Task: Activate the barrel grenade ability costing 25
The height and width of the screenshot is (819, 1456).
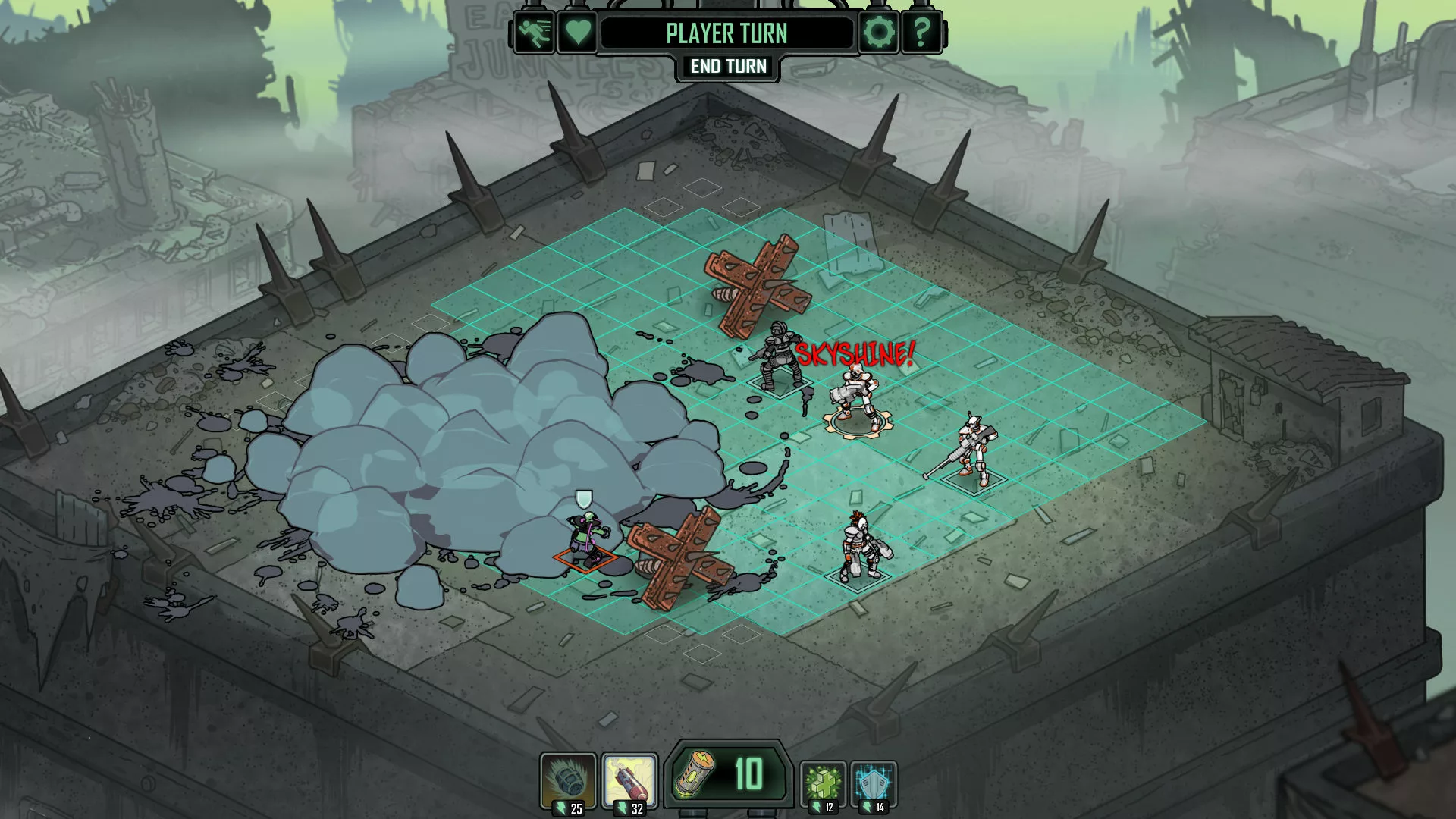Action: click(568, 781)
